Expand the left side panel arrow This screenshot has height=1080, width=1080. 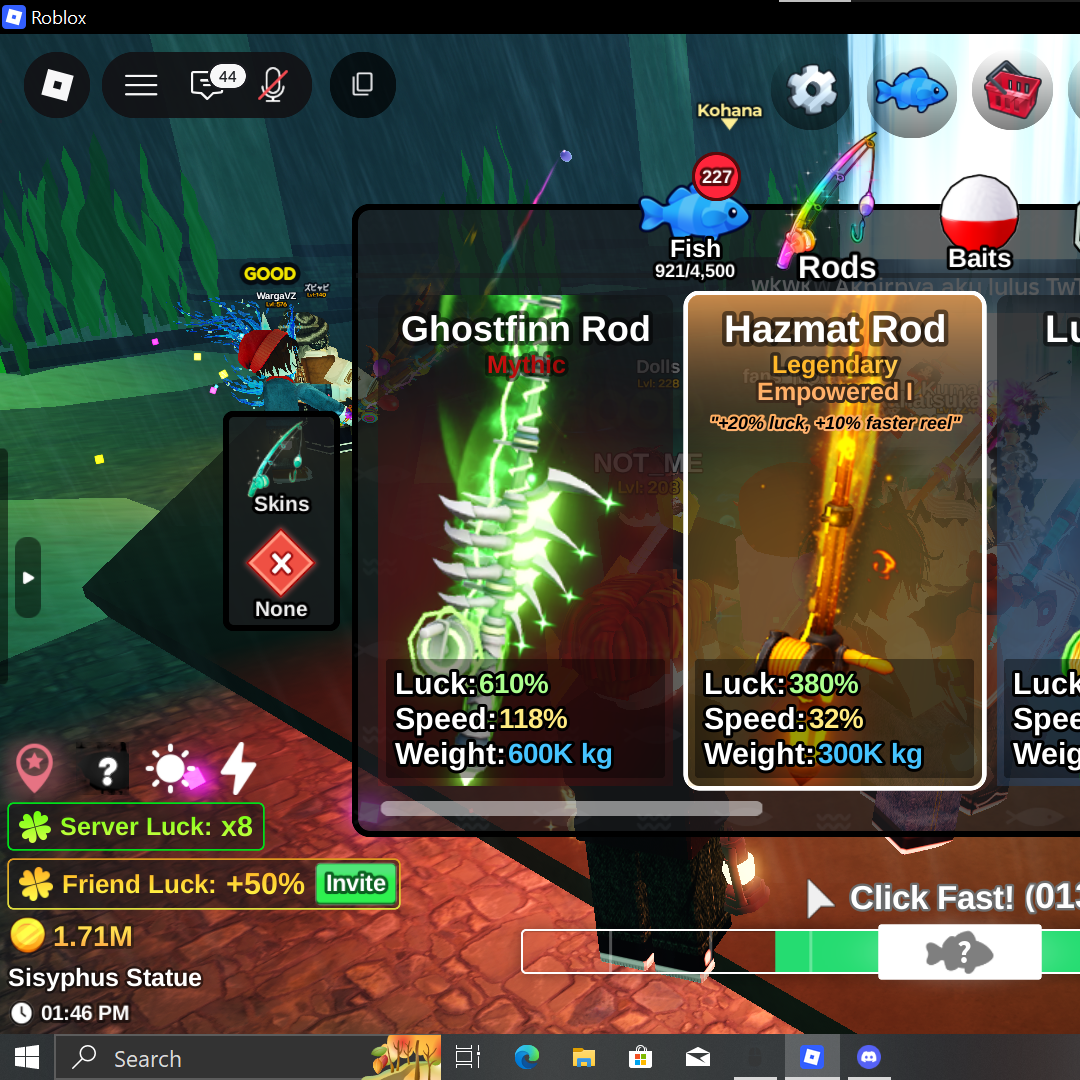click(x=28, y=578)
